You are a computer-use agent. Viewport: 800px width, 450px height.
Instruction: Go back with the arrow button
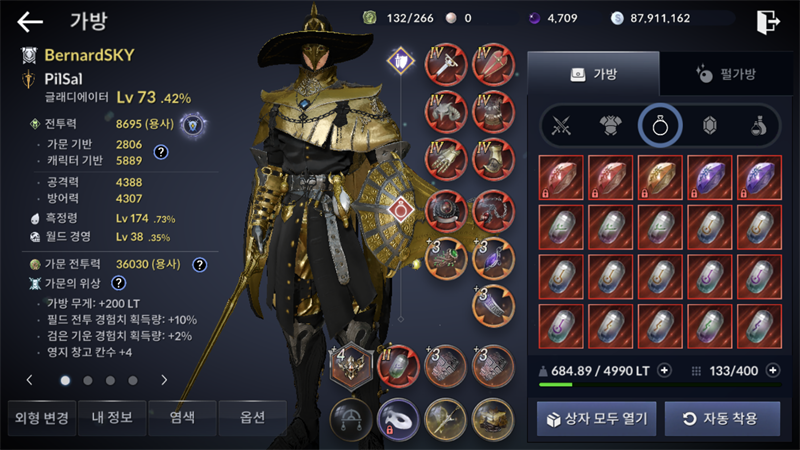tap(30, 21)
